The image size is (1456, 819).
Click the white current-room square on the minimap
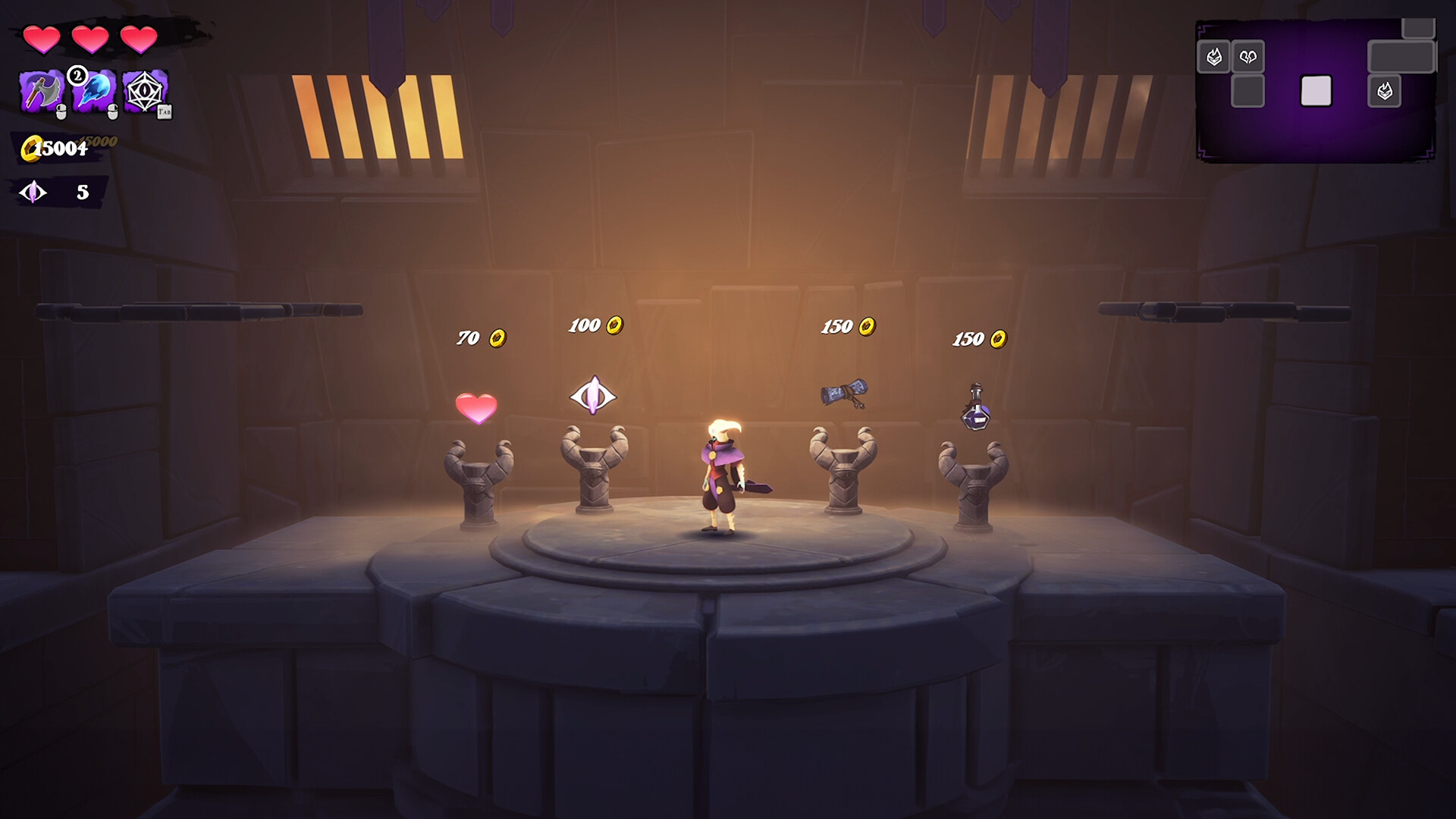pyautogui.click(x=1315, y=89)
